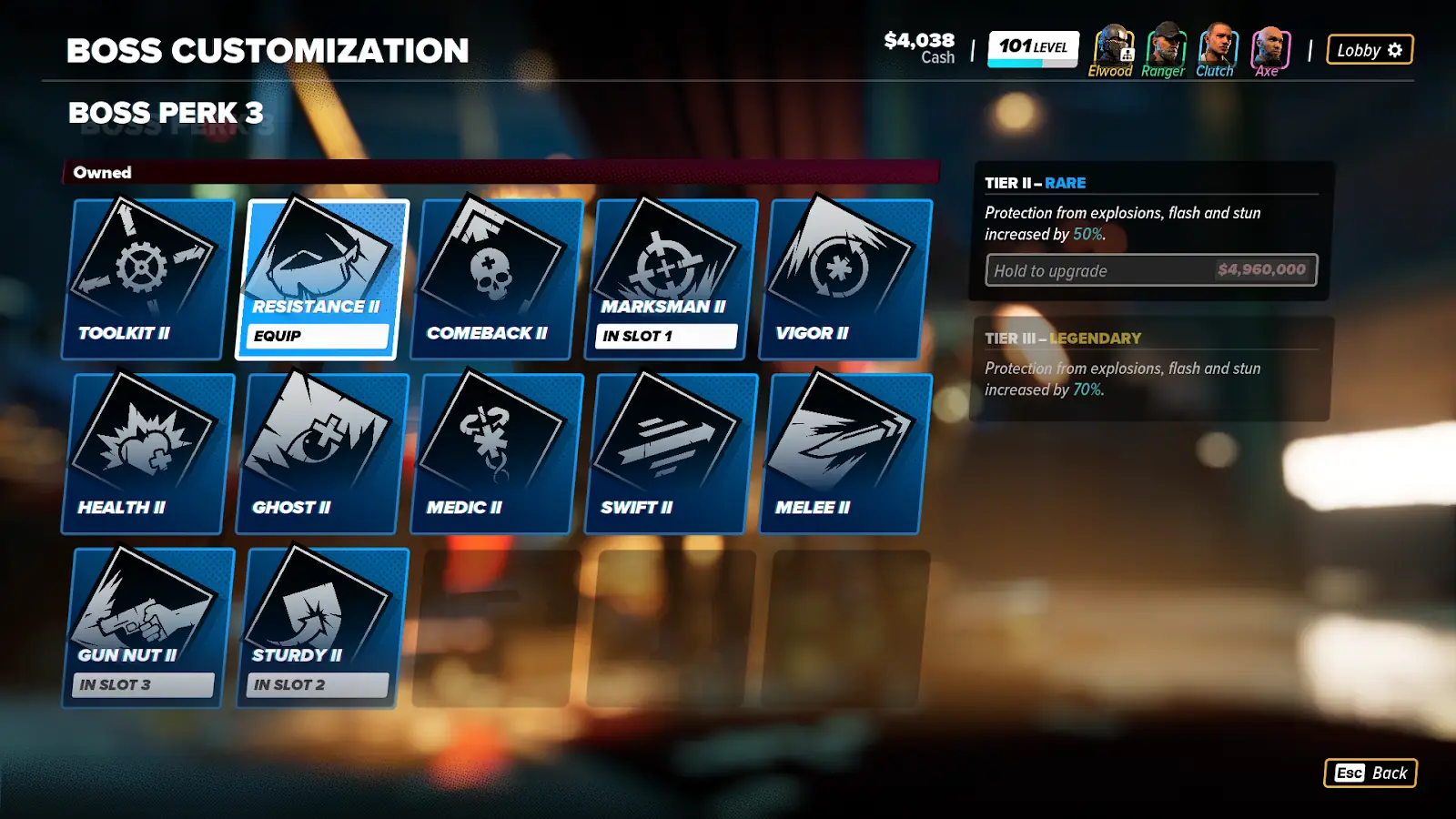Click Ranger's crew portrait
The image size is (1456, 819).
(1165, 46)
